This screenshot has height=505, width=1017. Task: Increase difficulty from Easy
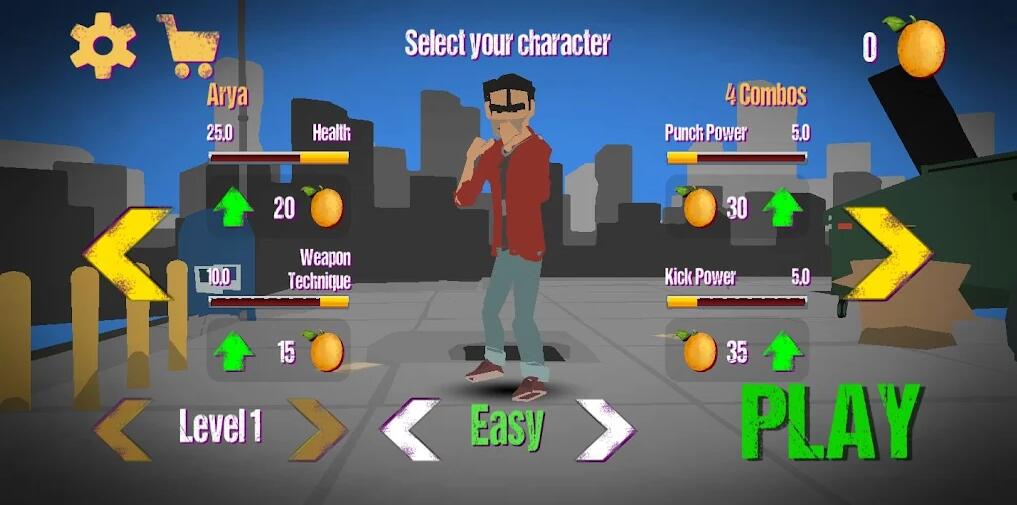point(606,430)
